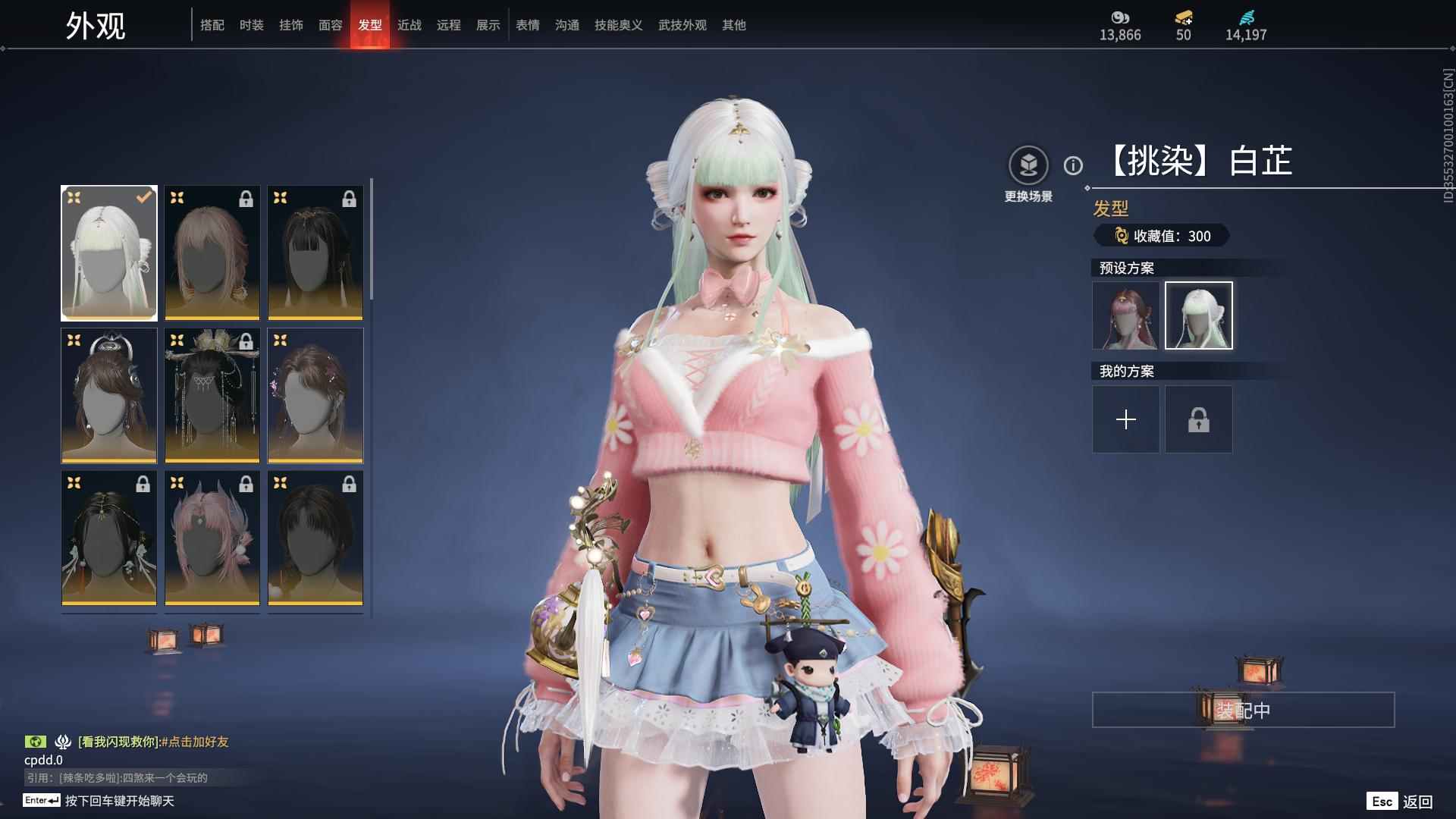Image resolution: width=1456 pixels, height=819 pixels.
Task: Choose the 表情 tab
Action: [x=528, y=25]
